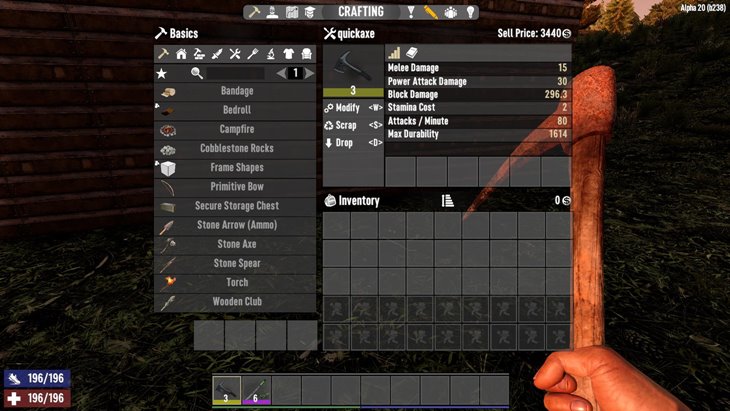
Task: Go to the next recipe page
Action: tap(309, 73)
